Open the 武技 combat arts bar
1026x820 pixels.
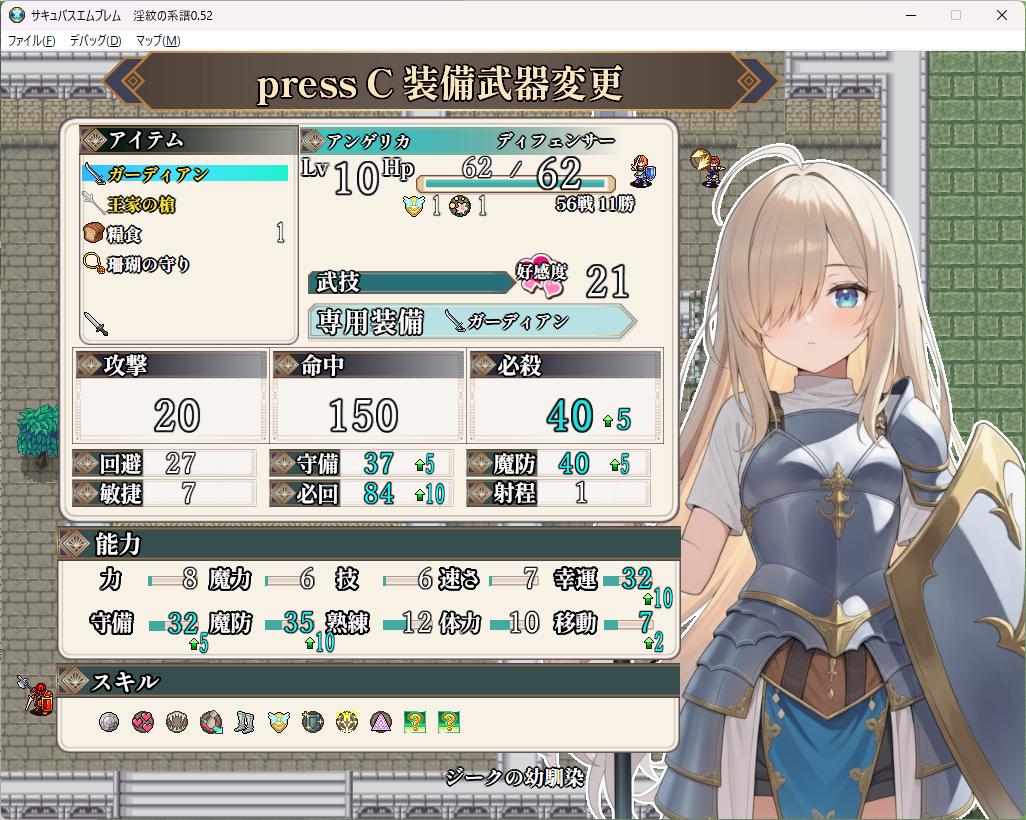[x=410, y=283]
